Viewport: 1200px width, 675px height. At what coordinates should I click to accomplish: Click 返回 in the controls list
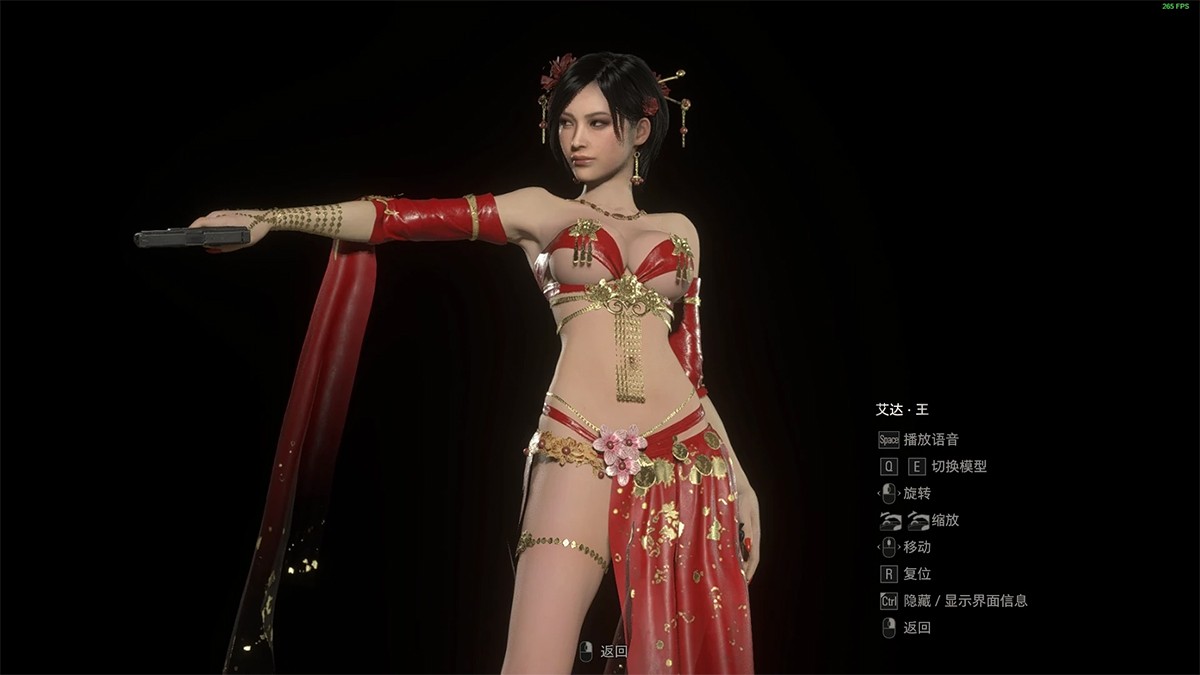(x=917, y=628)
